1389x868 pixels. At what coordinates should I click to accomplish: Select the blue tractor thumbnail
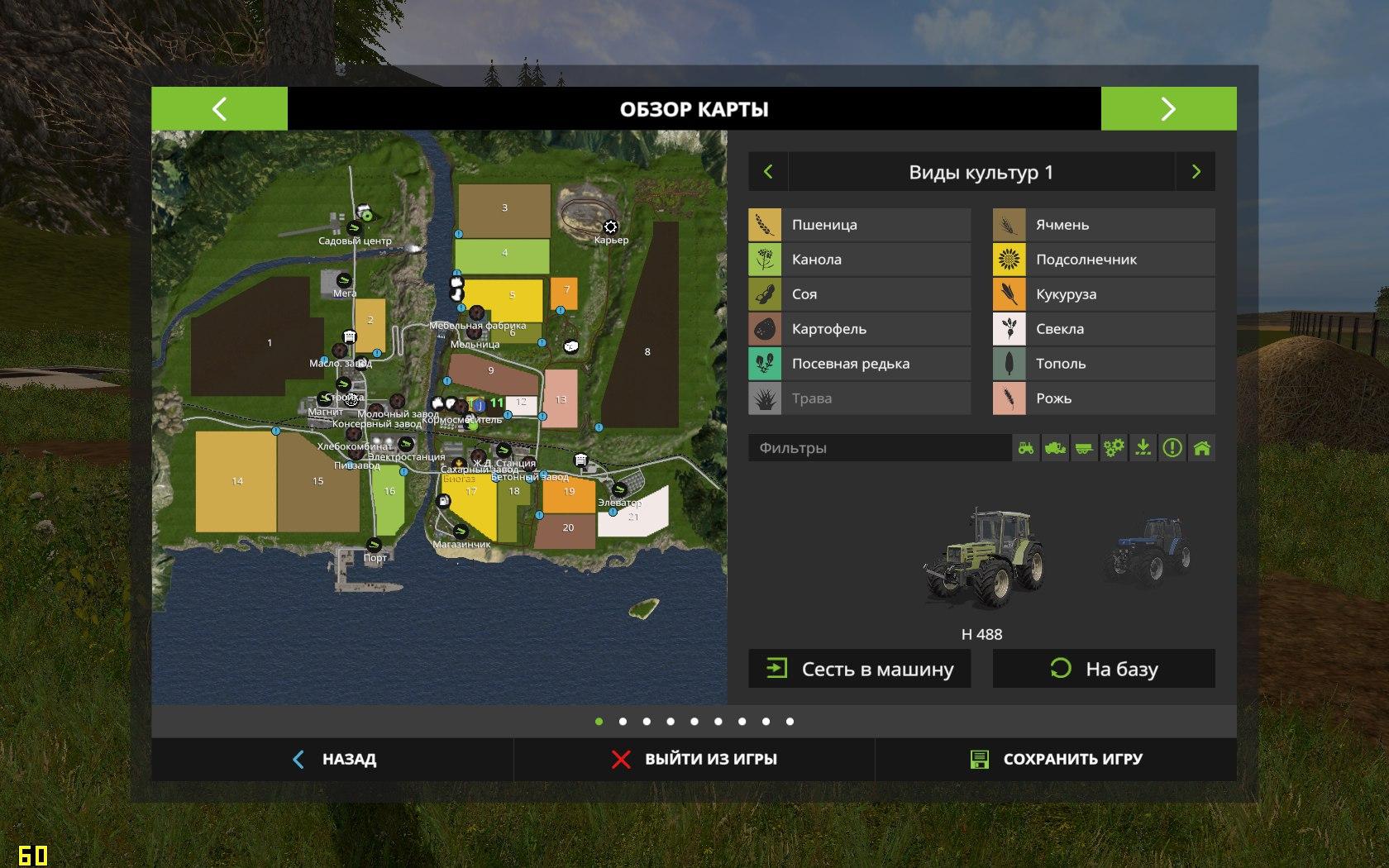pos(1148,551)
